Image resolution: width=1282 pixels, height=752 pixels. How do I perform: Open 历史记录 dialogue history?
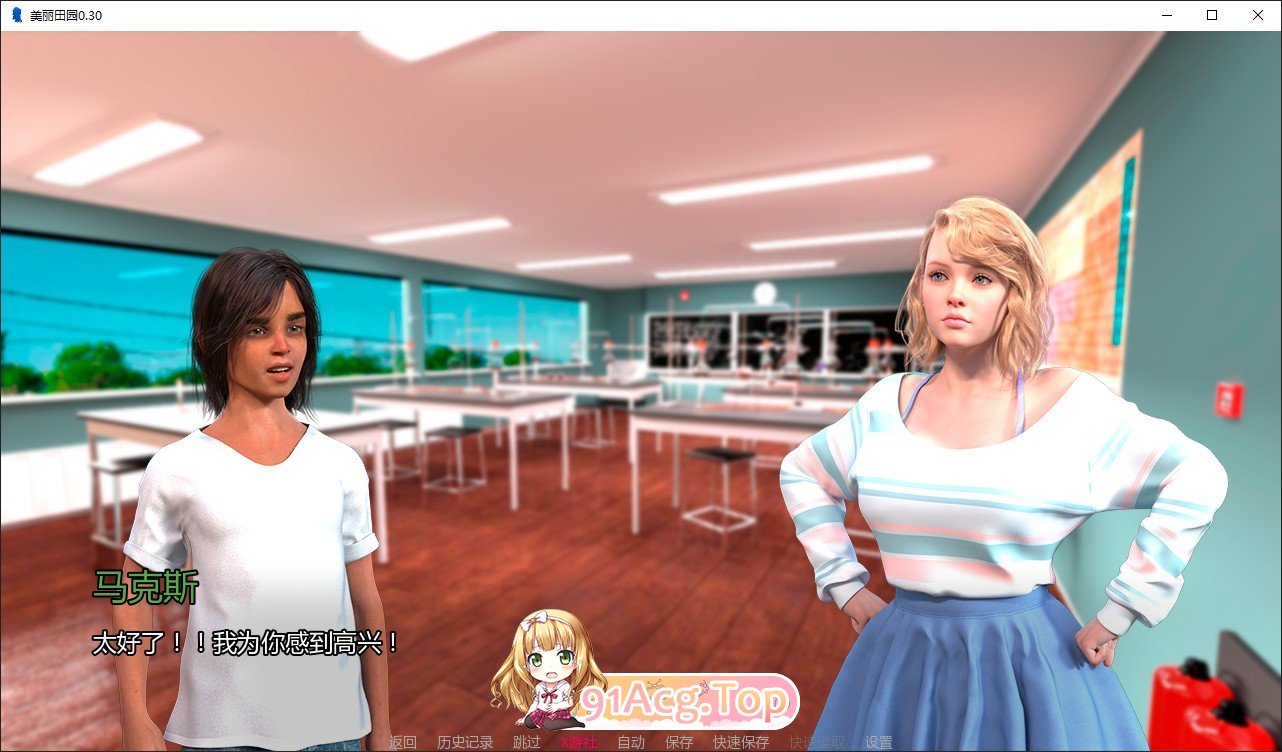[465, 743]
